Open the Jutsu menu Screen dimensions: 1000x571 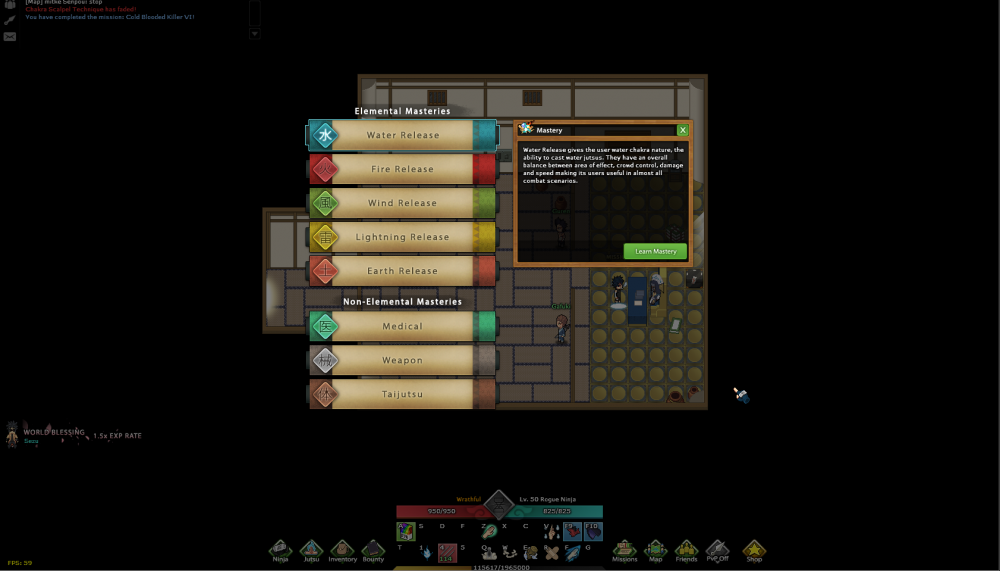(x=311, y=549)
